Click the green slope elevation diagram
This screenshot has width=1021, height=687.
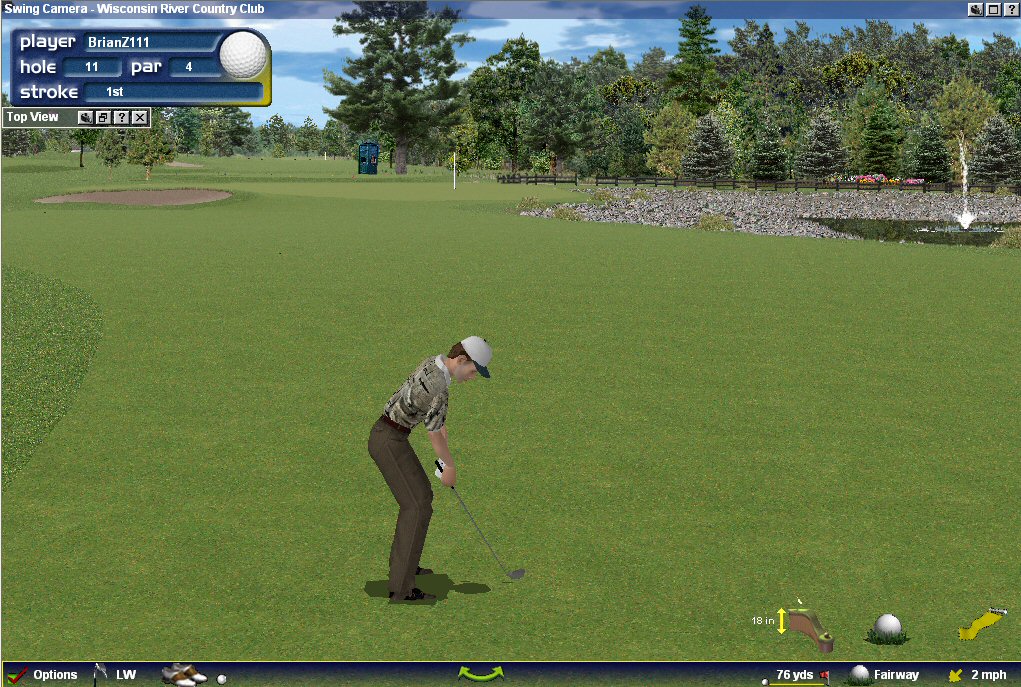(808, 627)
